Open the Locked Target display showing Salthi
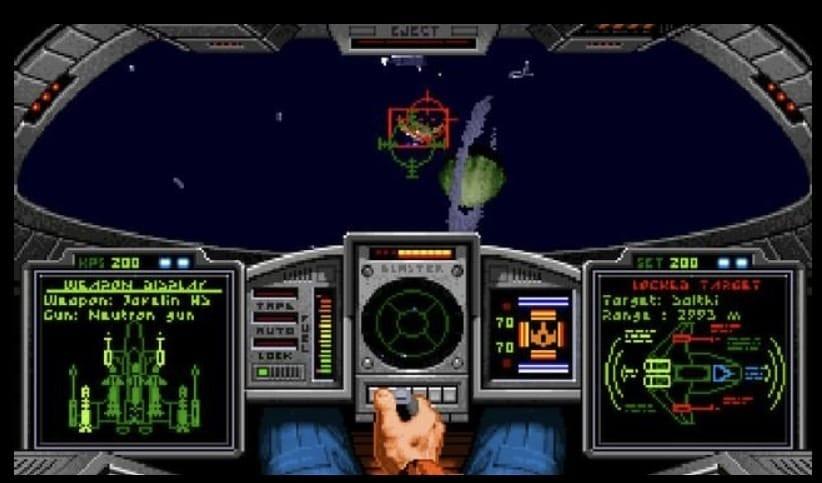This screenshot has width=822, height=483. [692, 360]
